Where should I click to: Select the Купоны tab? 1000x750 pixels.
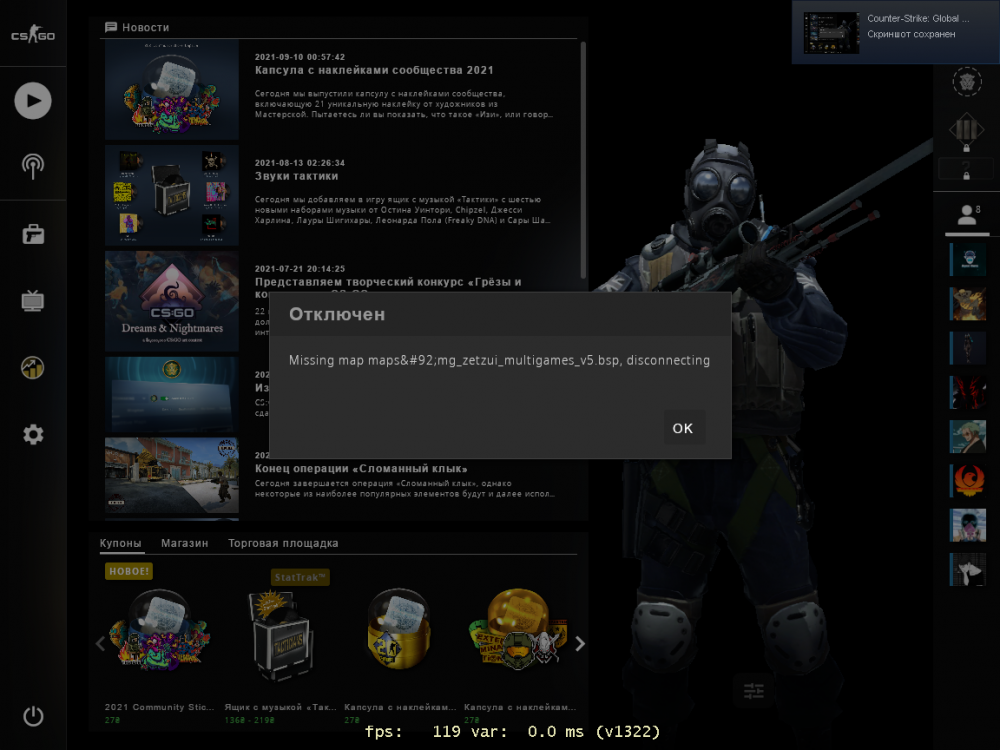[x=121, y=544]
